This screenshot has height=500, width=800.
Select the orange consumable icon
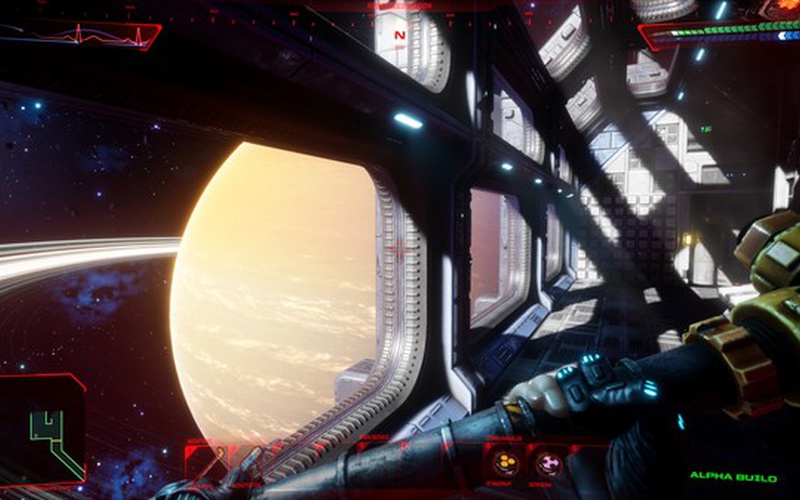pos(504,462)
